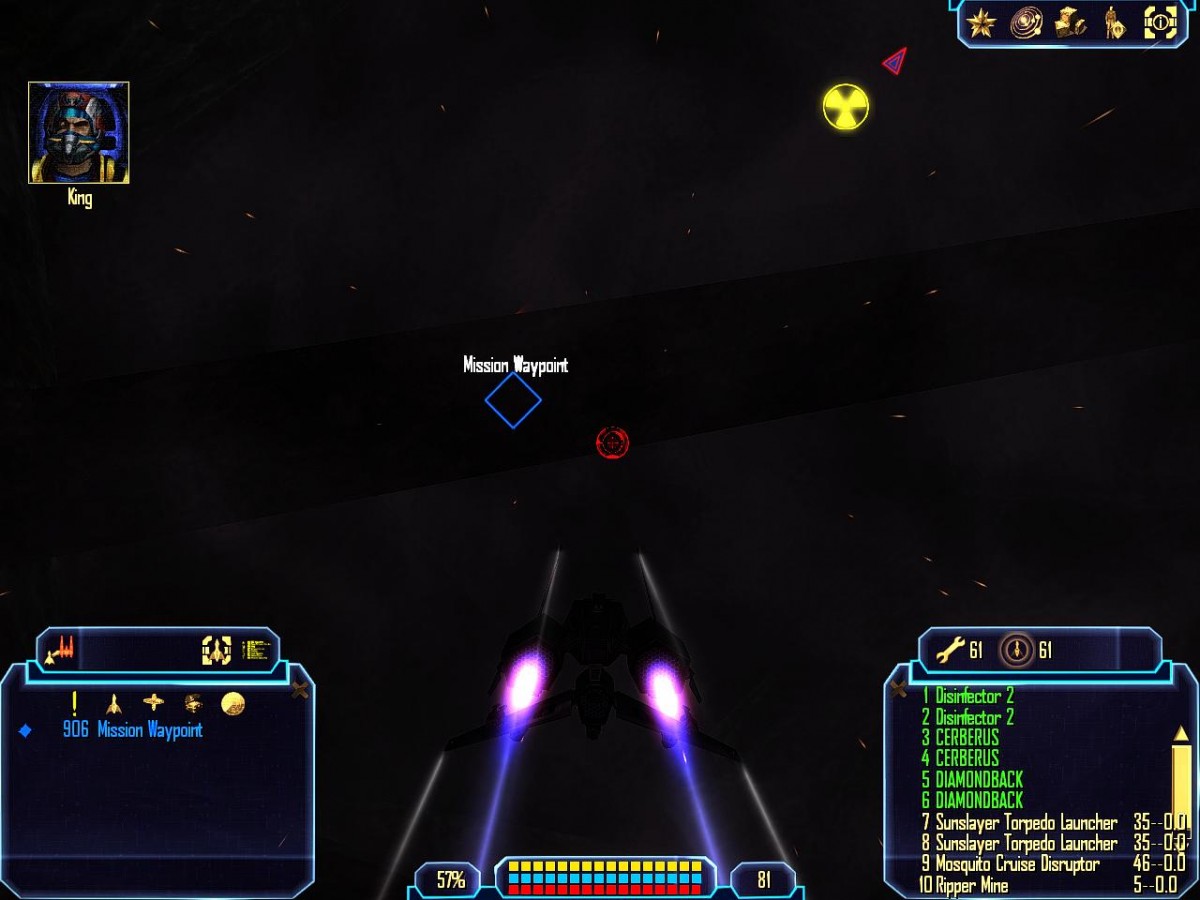Filter contacts by the round planet icon
Screen dimensions: 1200x900
tap(233, 703)
